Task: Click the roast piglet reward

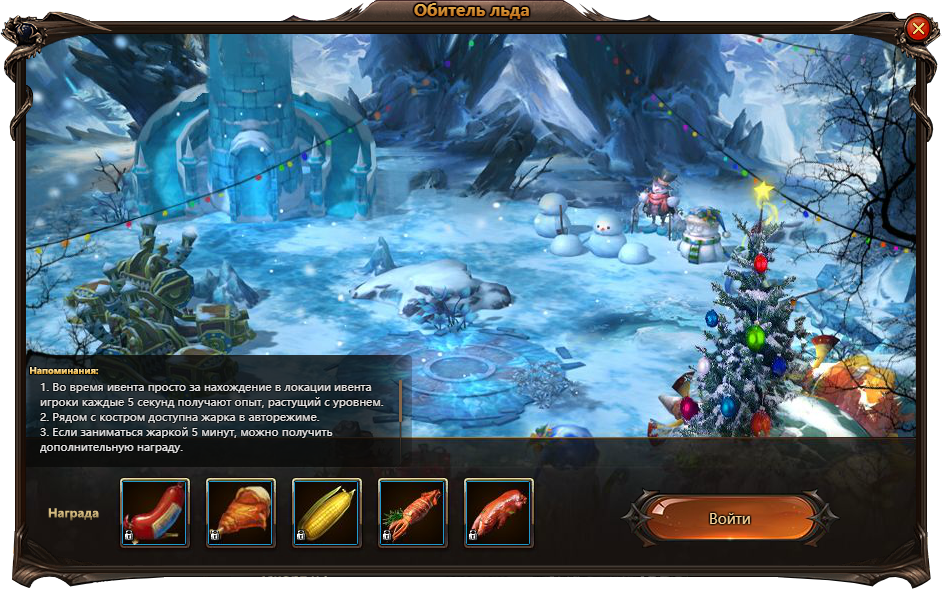Action: [499, 513]
